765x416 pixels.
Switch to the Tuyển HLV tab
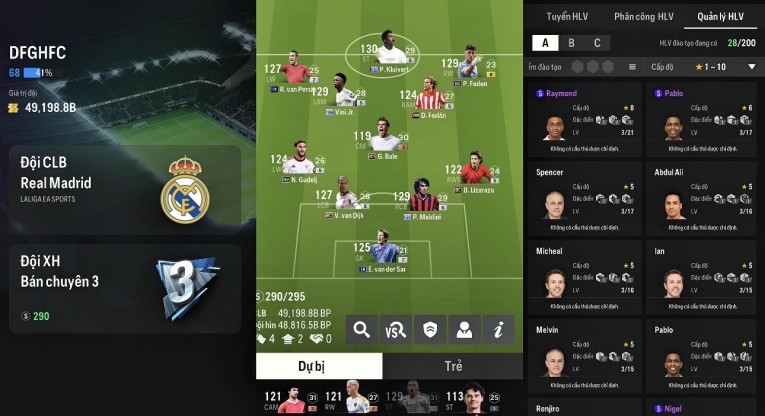pos(569,17)
